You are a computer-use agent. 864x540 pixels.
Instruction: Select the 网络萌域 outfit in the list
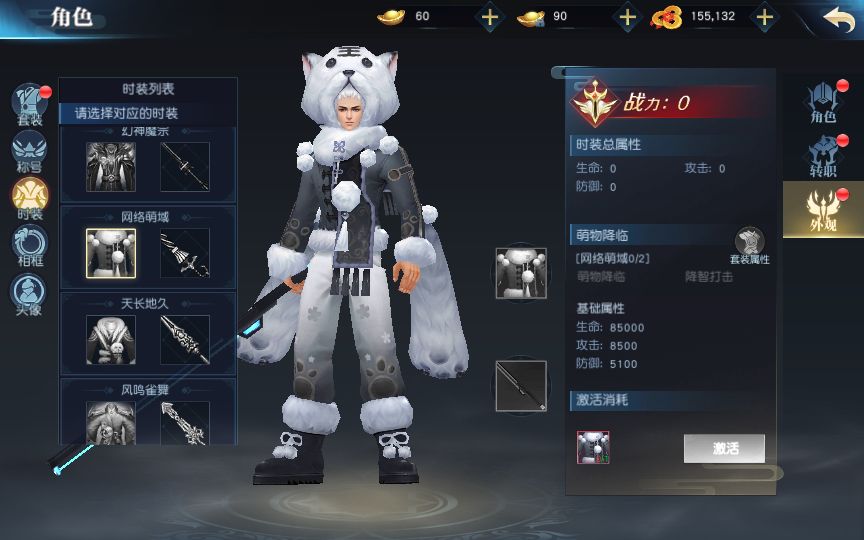(111, 253)
